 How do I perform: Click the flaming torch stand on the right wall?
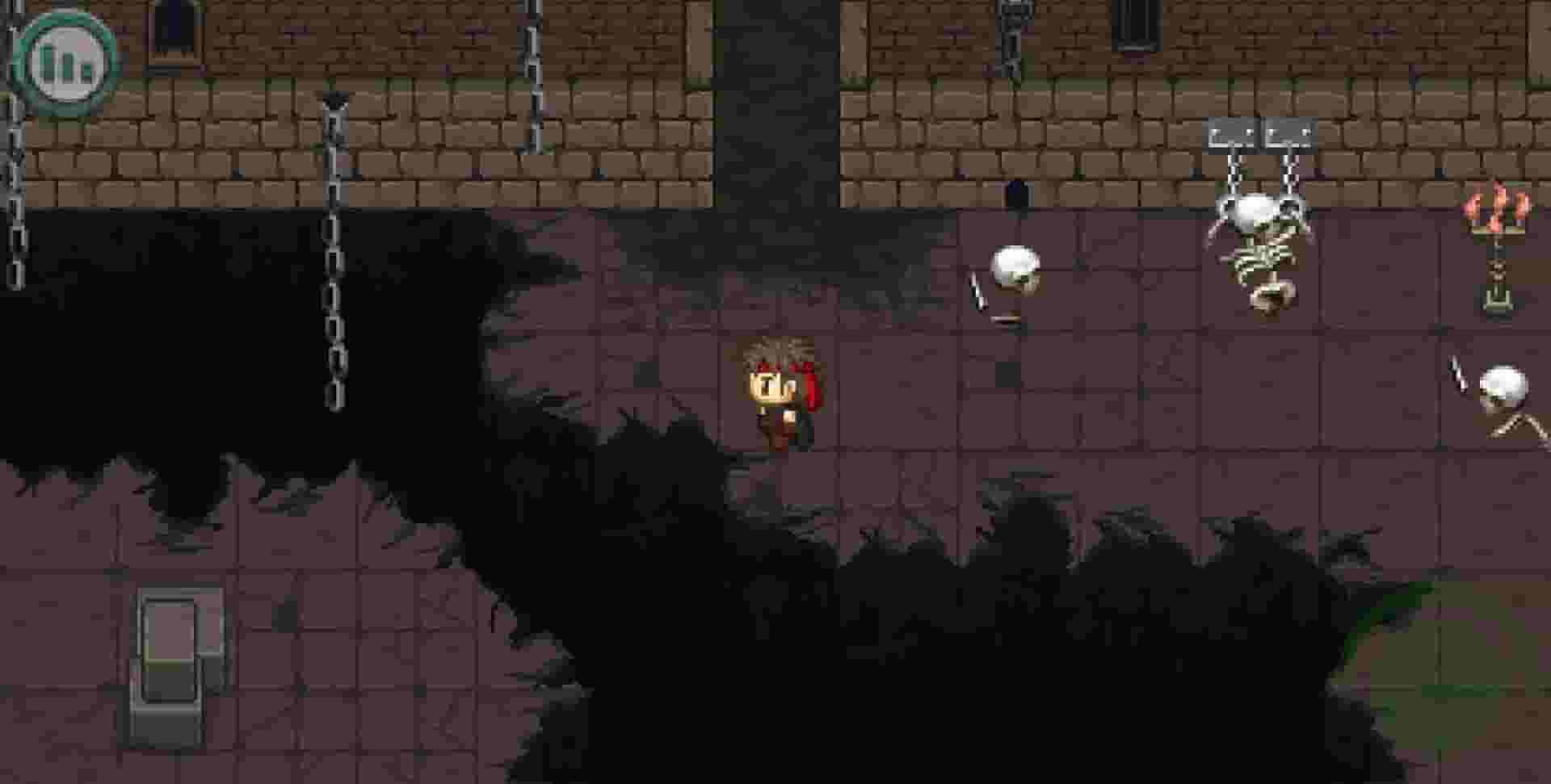(x=1497, y=242)
